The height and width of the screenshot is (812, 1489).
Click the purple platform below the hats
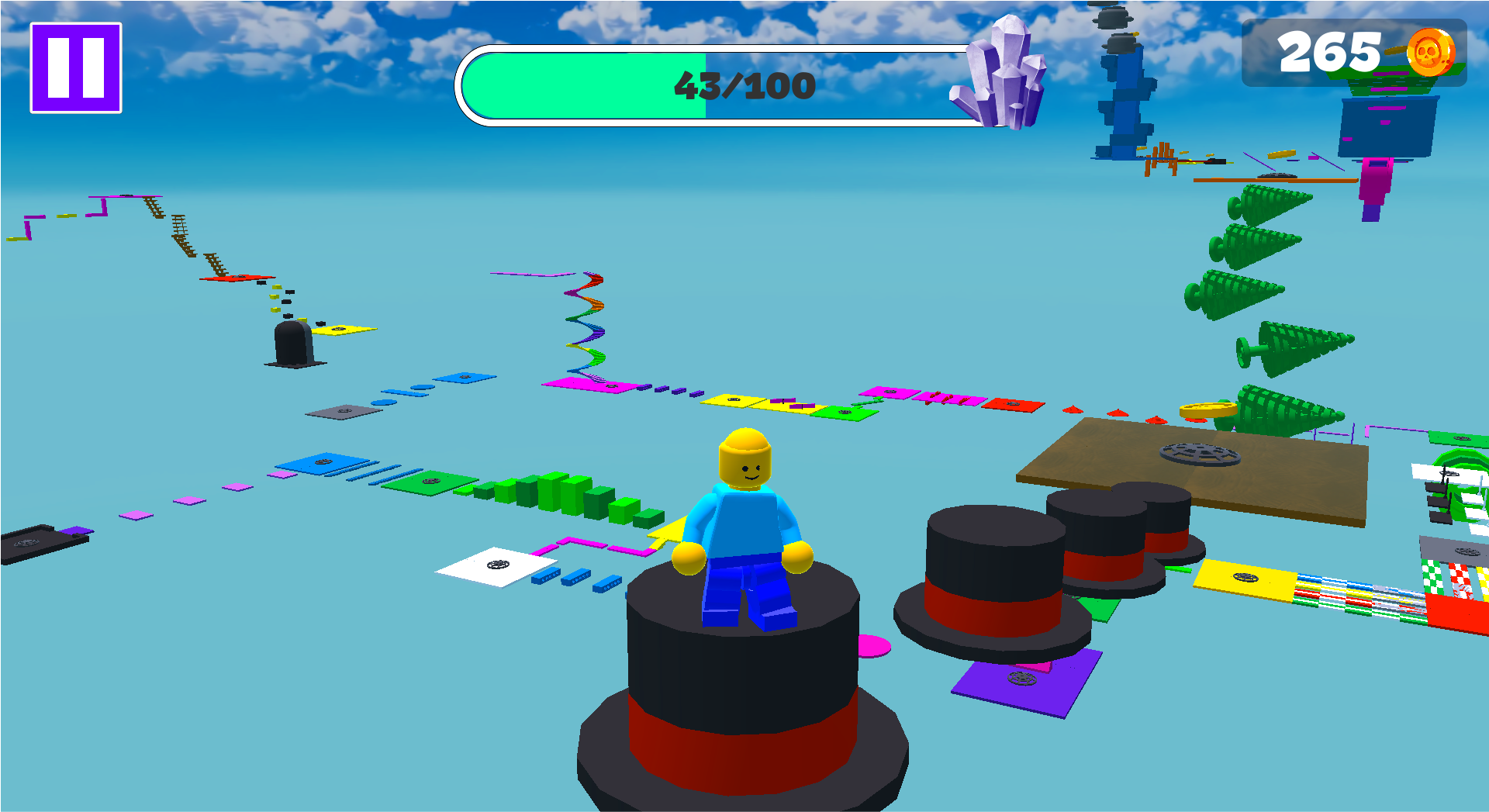(x=1020, y=680)
